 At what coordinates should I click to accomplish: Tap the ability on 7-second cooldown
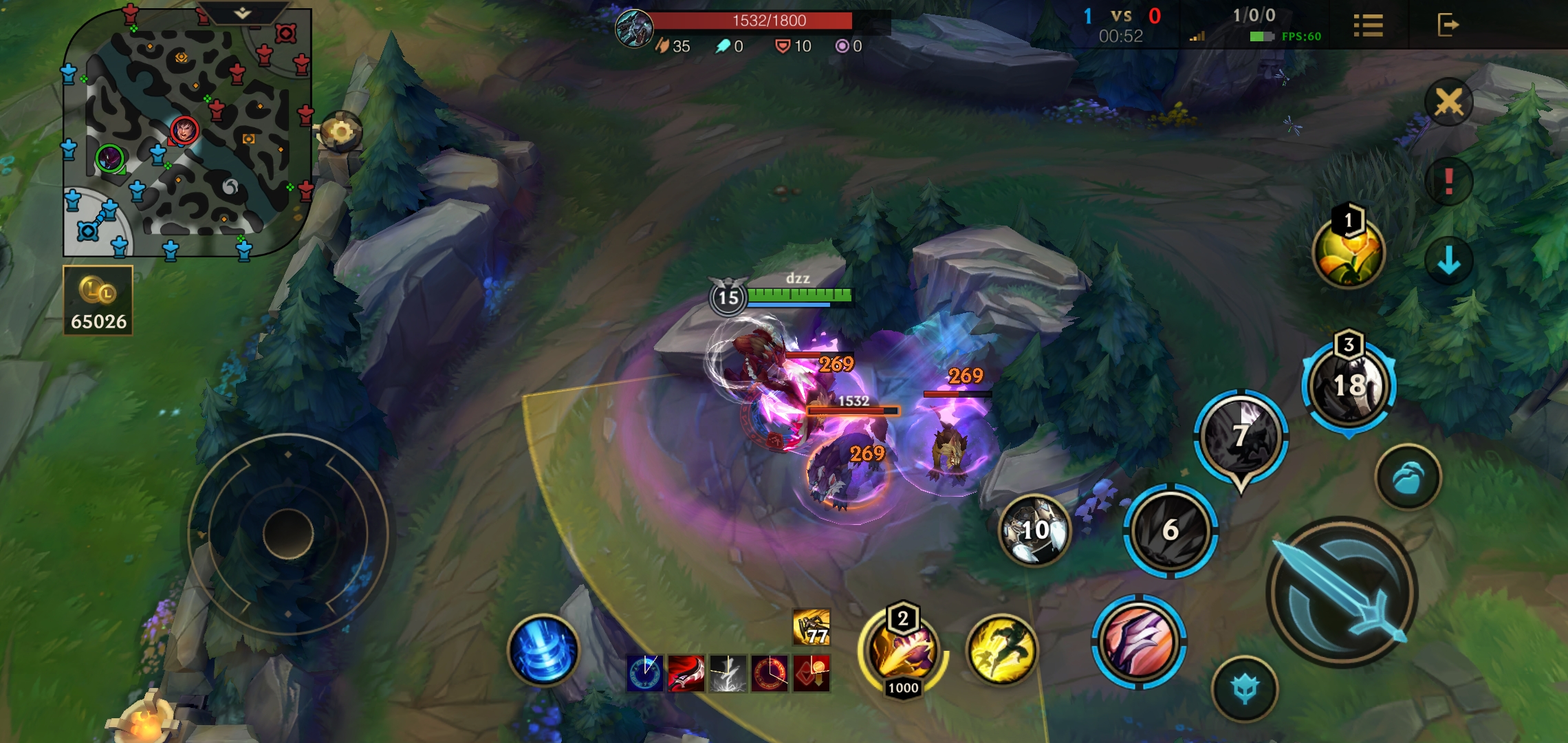click(x=1240, y=435)
